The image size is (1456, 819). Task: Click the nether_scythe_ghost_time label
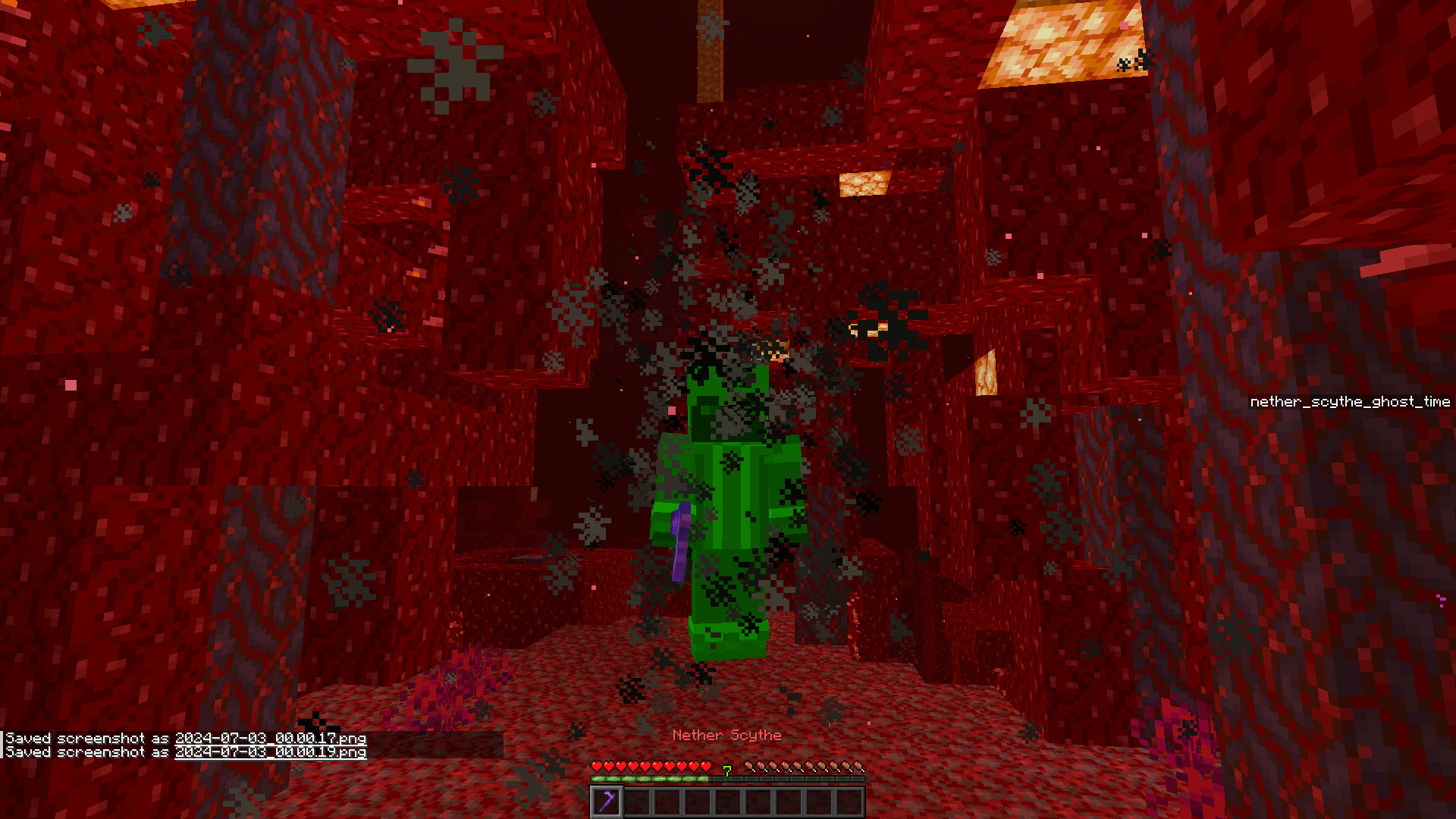1350,402
